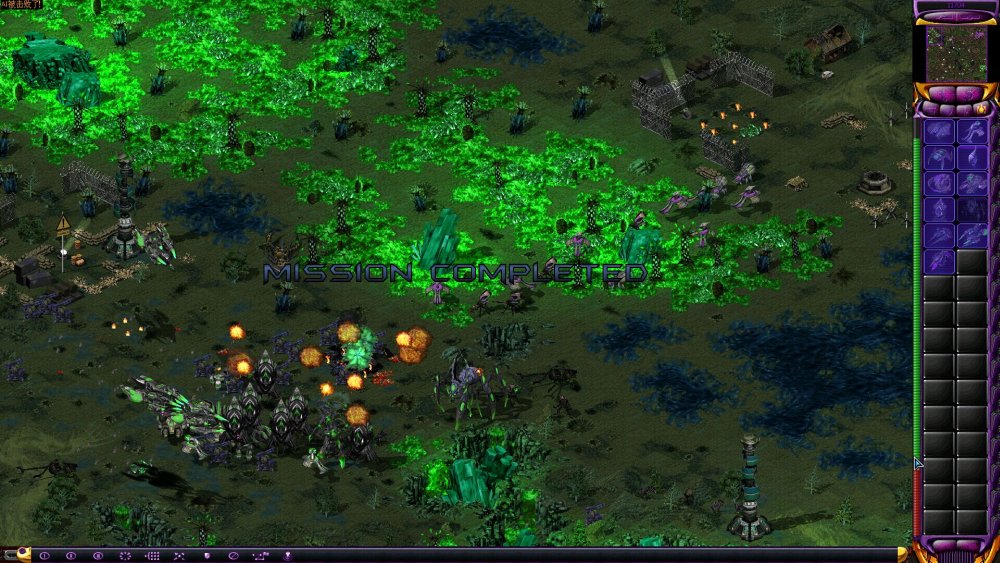Issue the deploy command with the dotted-grid icon
The height and width of the screenshot is (563, 1000).
[x=152, y=555]
